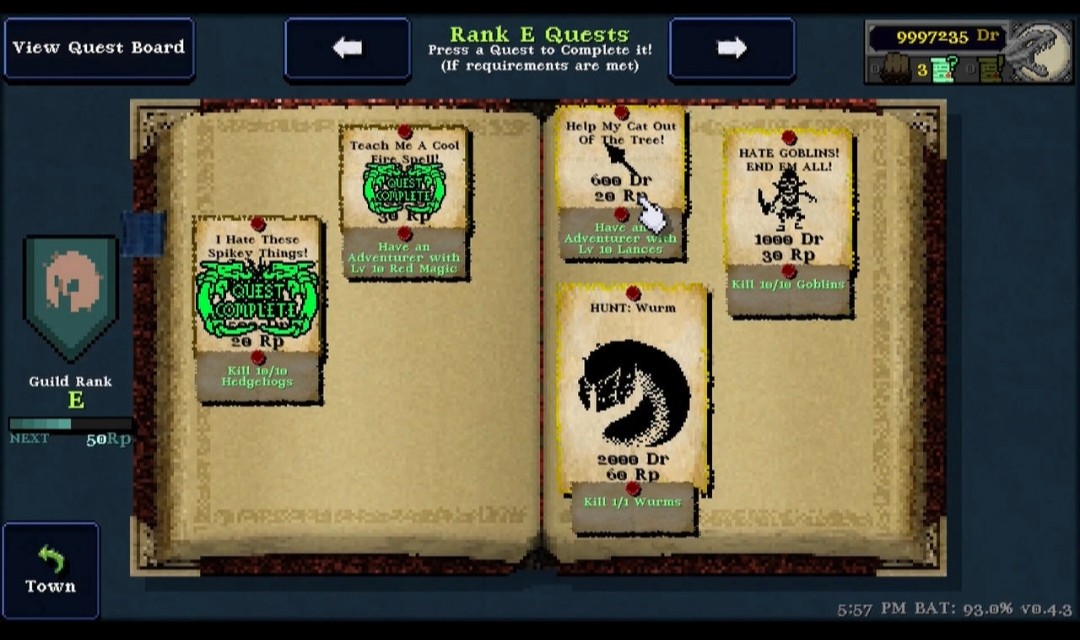Screen dimensions: 1080x640
Task: Select the 'I Hate These Spikey Things' quest
Action: [x=258, y=305]
